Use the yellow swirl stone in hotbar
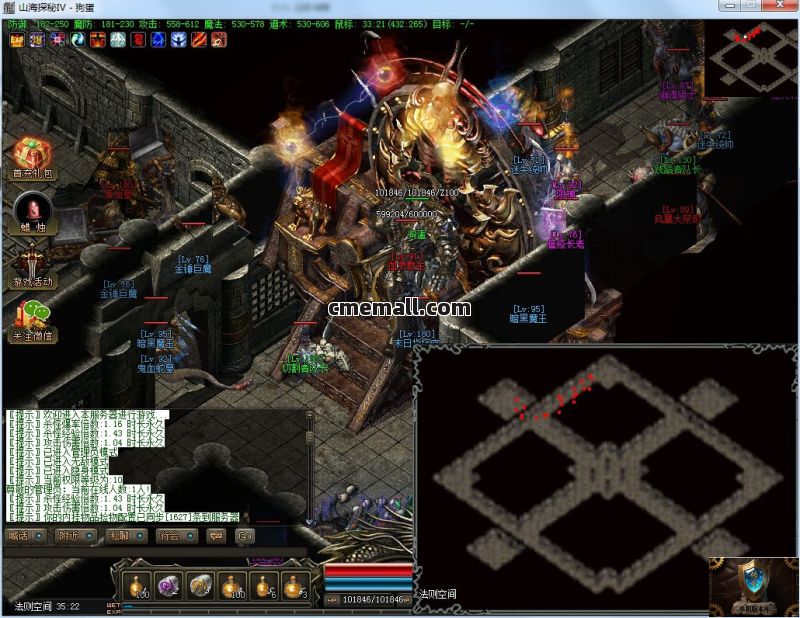Screen dimensions: 800x618 [x=200, y=585]
